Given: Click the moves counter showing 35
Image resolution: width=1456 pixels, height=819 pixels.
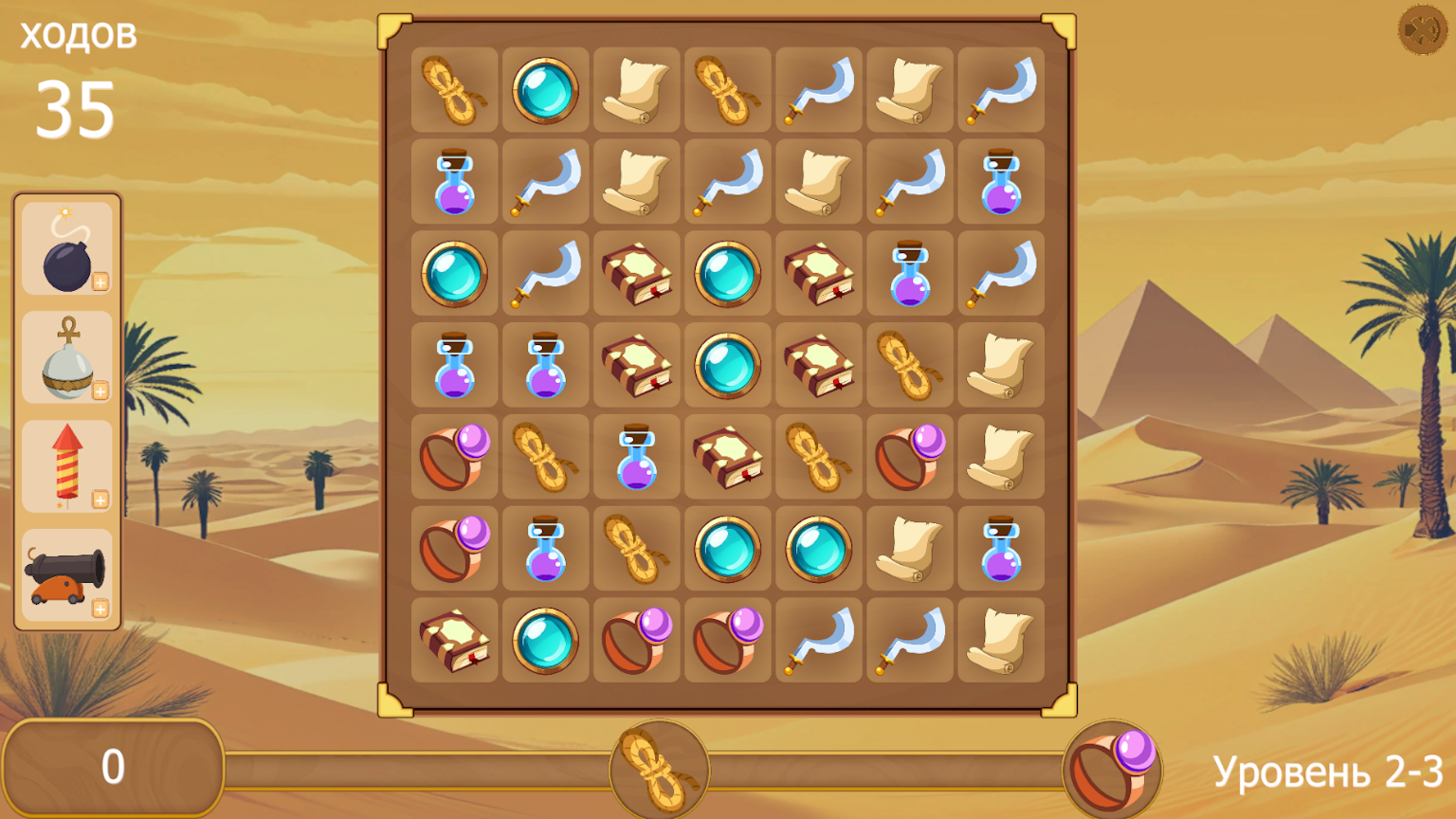Looking at the screenshot, I should pos(78,107).
